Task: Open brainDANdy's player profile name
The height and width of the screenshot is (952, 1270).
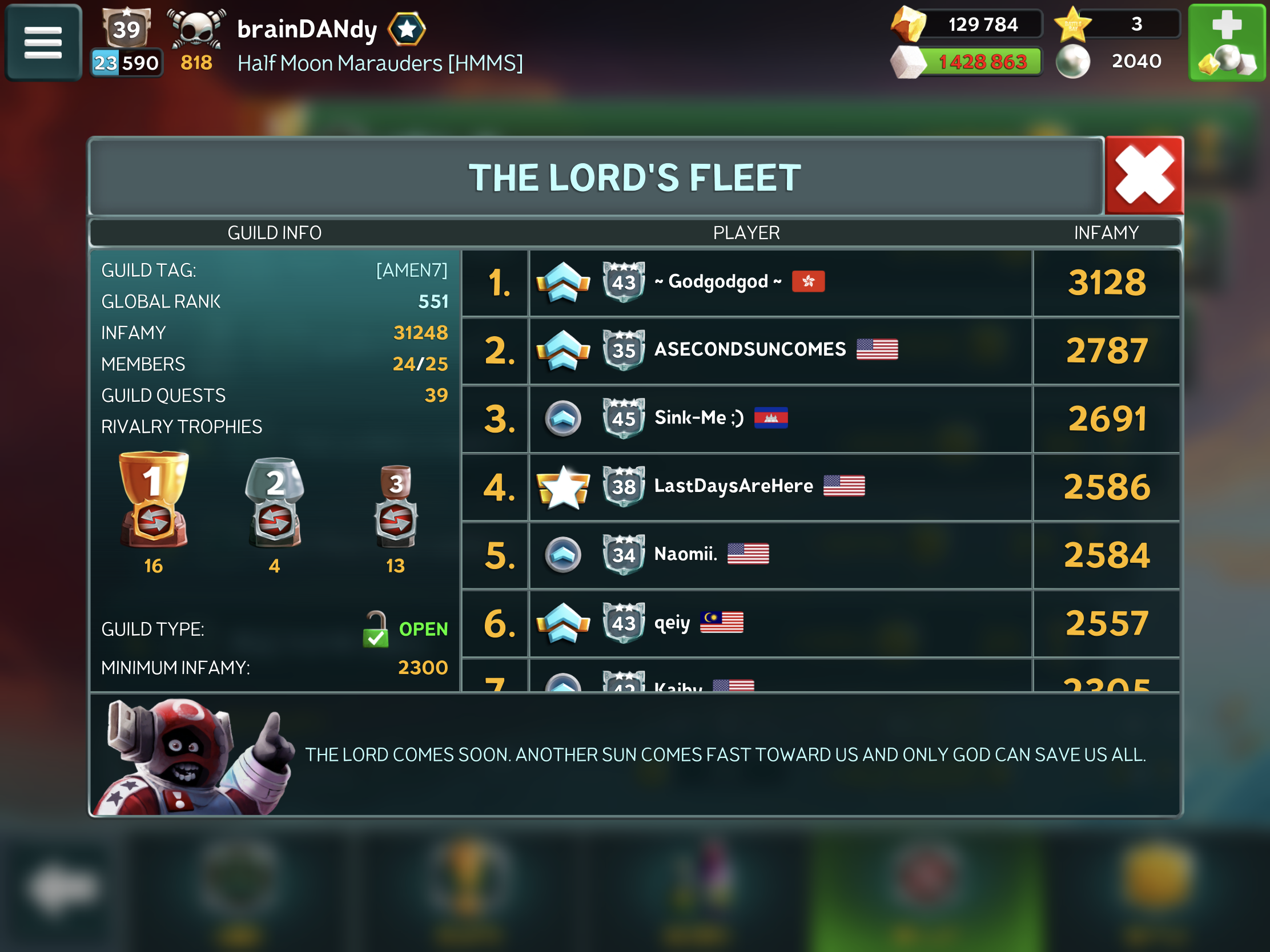Action: point(307,29)
